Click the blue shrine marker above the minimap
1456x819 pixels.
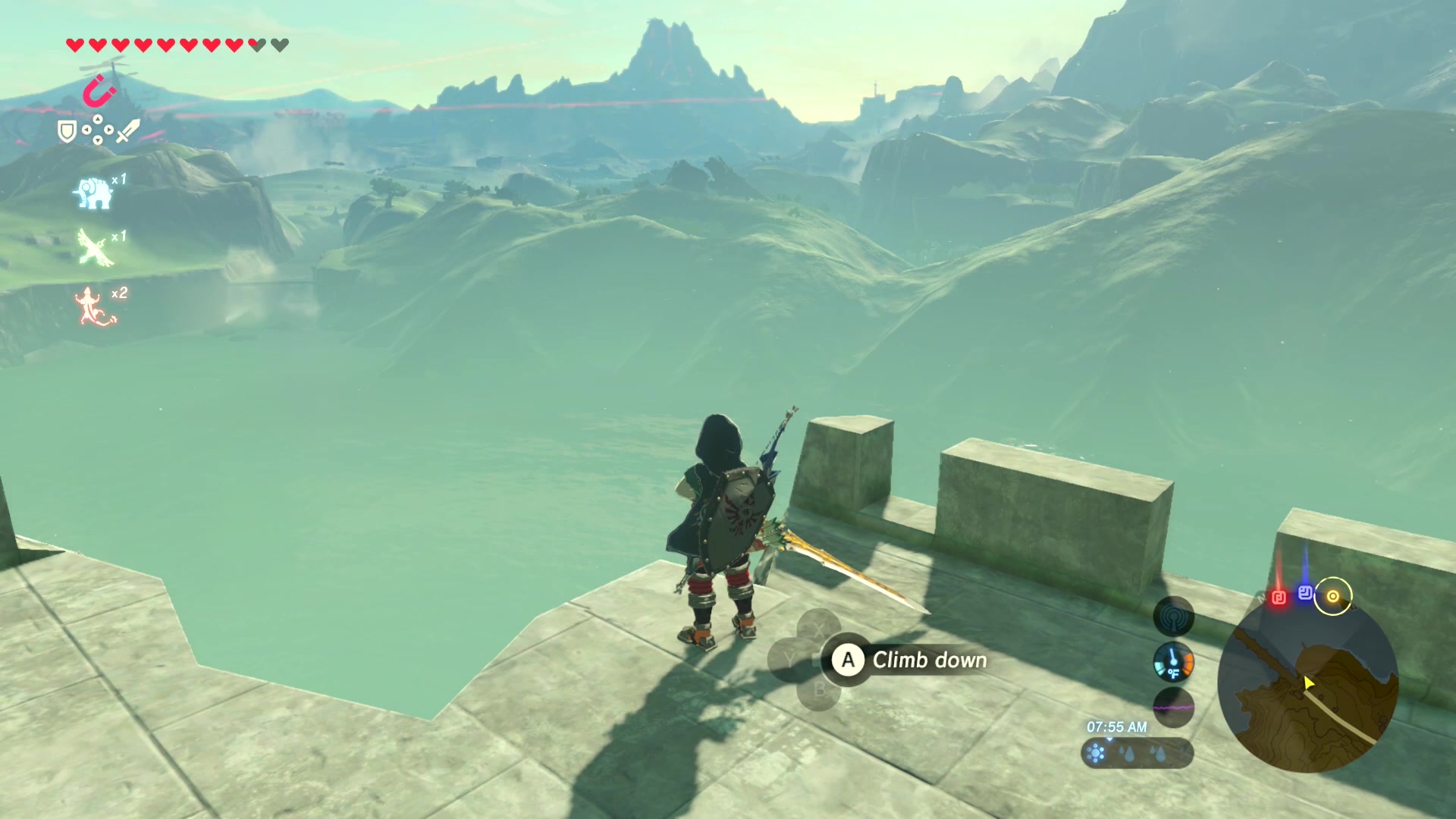[x=1305, y=592]
